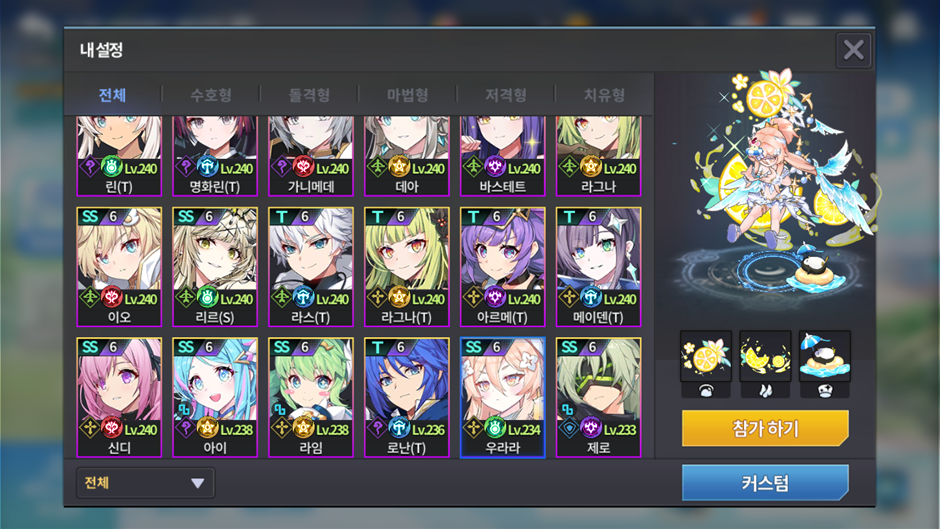Image resolution: width=940 pixels, height=529 pixels.
Task: Open the 마법형 tab
Action: 407,95
